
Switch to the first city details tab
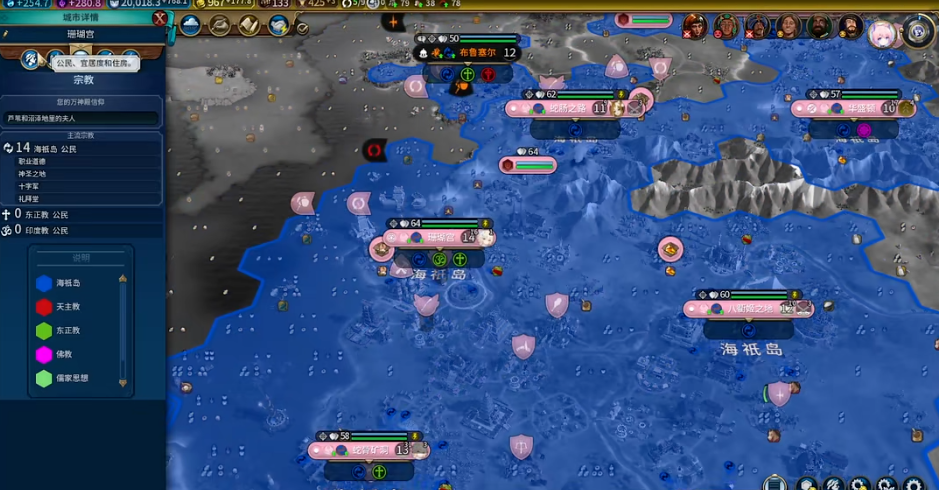click(x=31, y=60)
